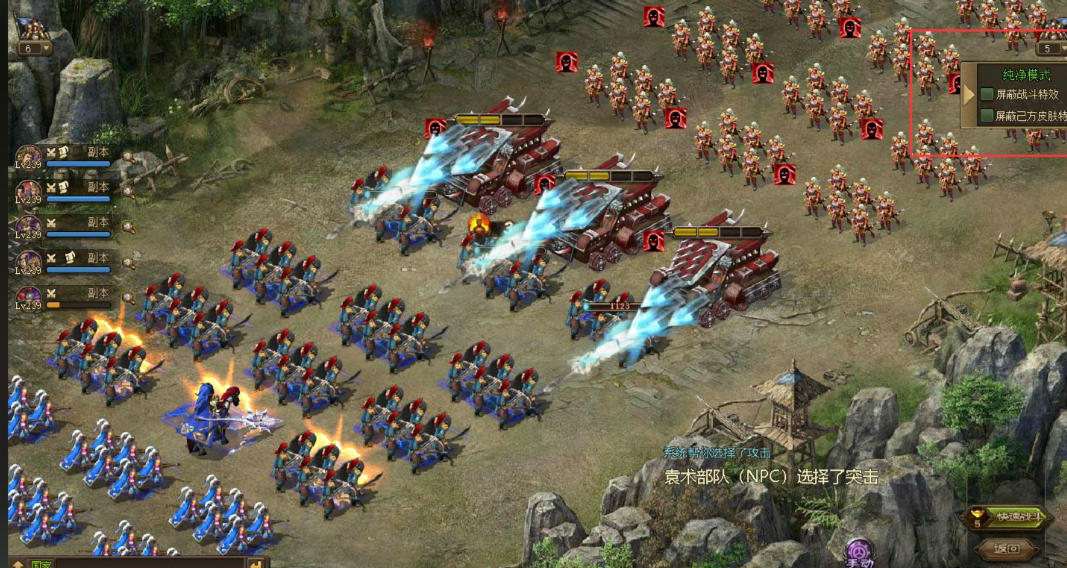Click the 国家 chat channel tab
The width and height of the screenshot is (1067, 568).
[42, 563]
